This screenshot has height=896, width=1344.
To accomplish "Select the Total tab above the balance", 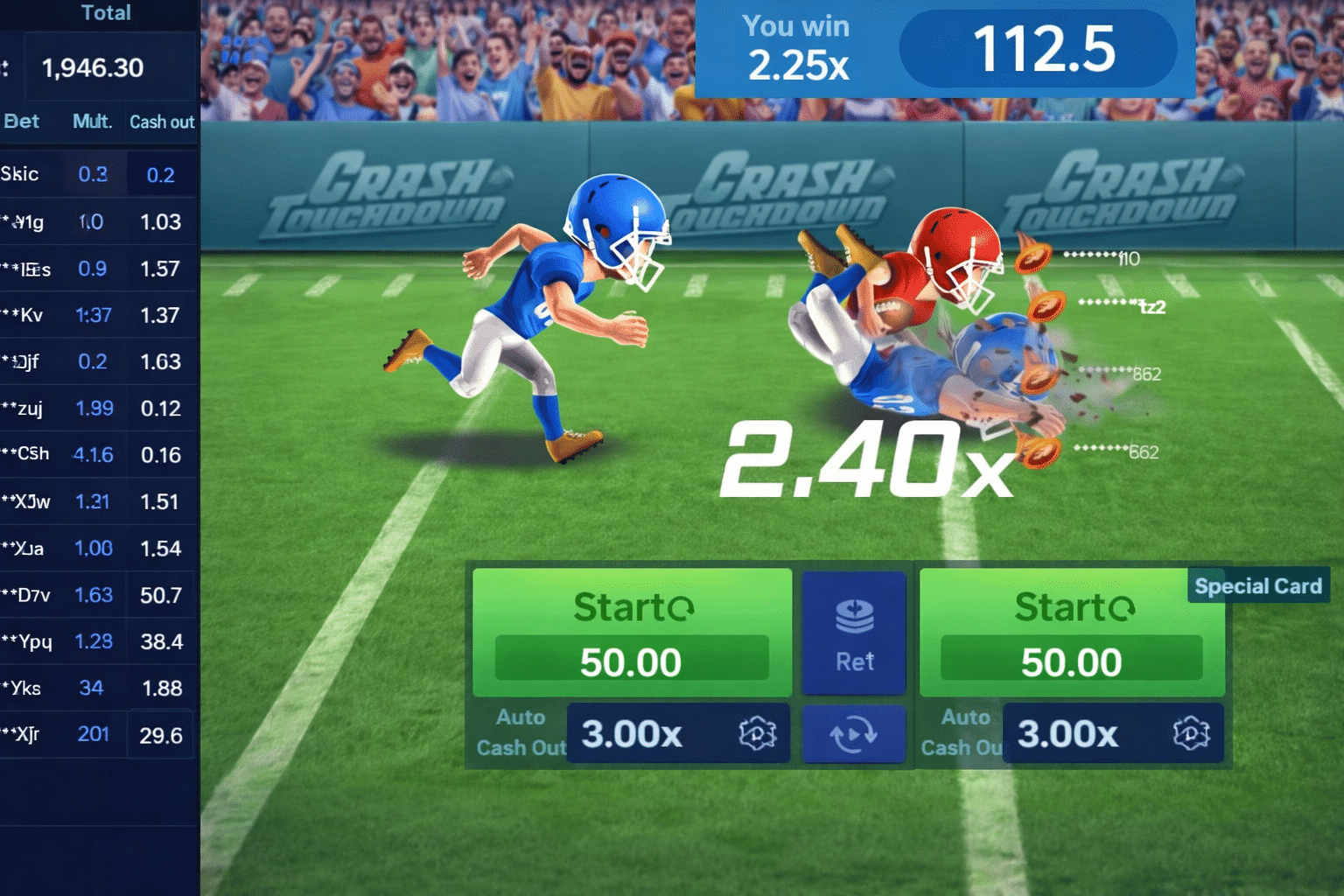I will 108,13.
